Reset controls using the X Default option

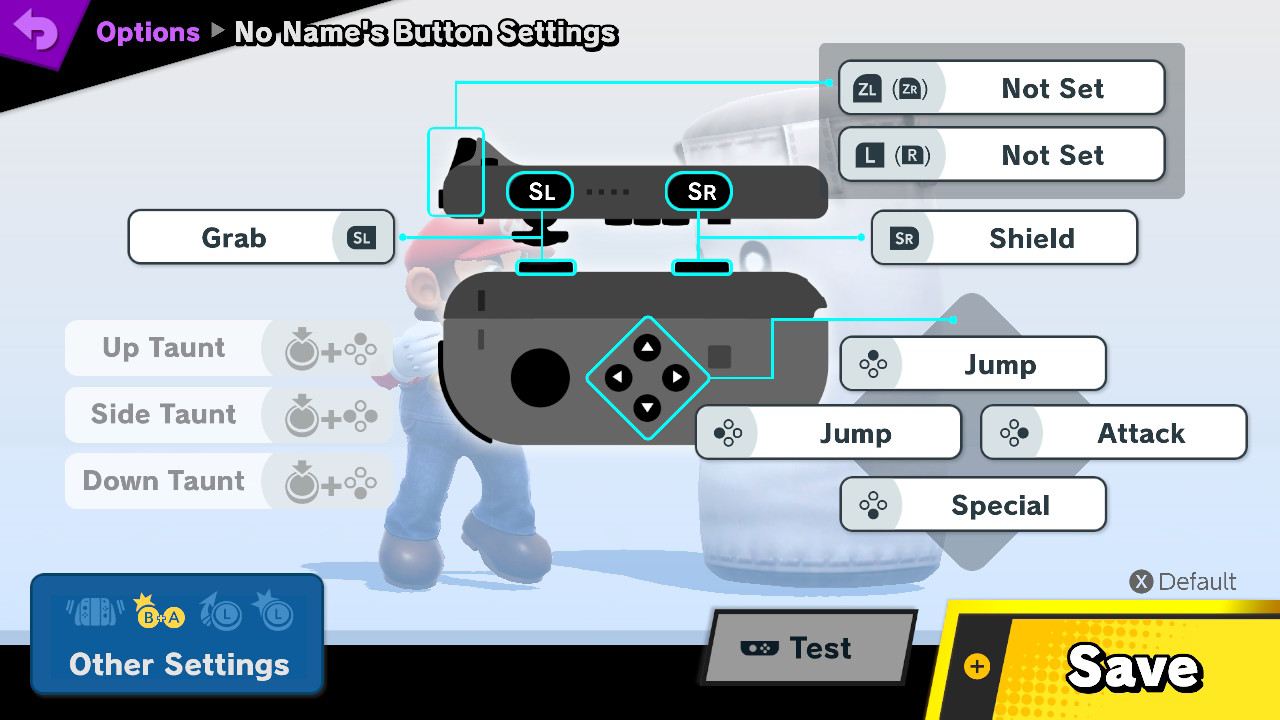tap(1183, 581)
